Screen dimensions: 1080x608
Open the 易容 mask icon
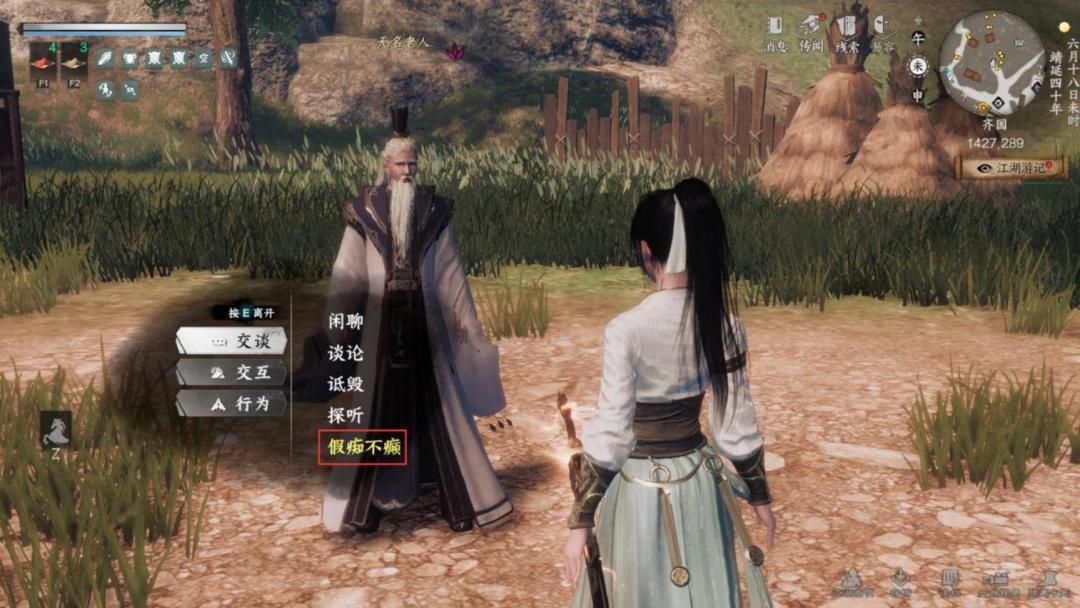882,31
